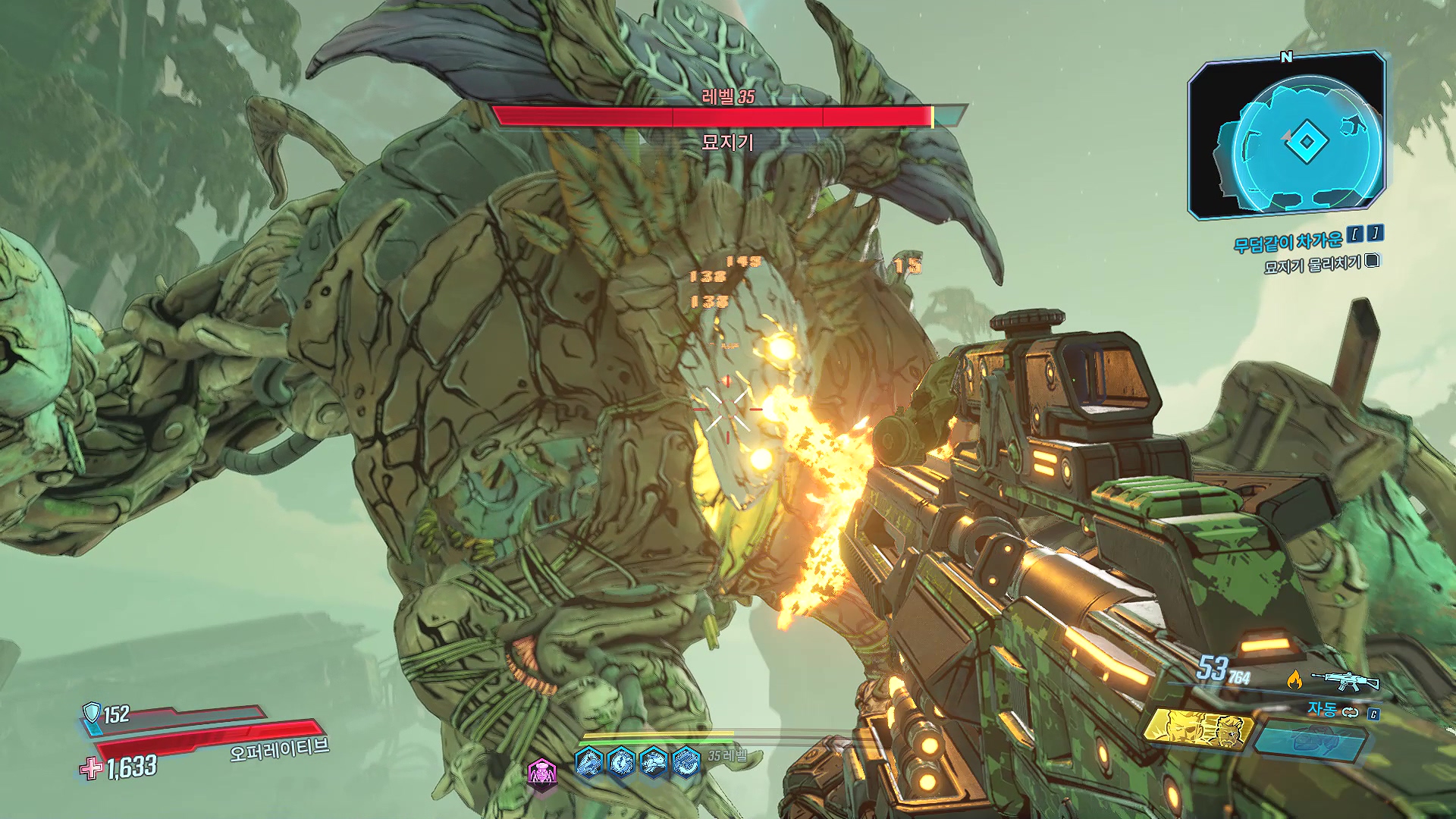
Task: Click the blue running figure buff icon
Action: click(654, 761)
